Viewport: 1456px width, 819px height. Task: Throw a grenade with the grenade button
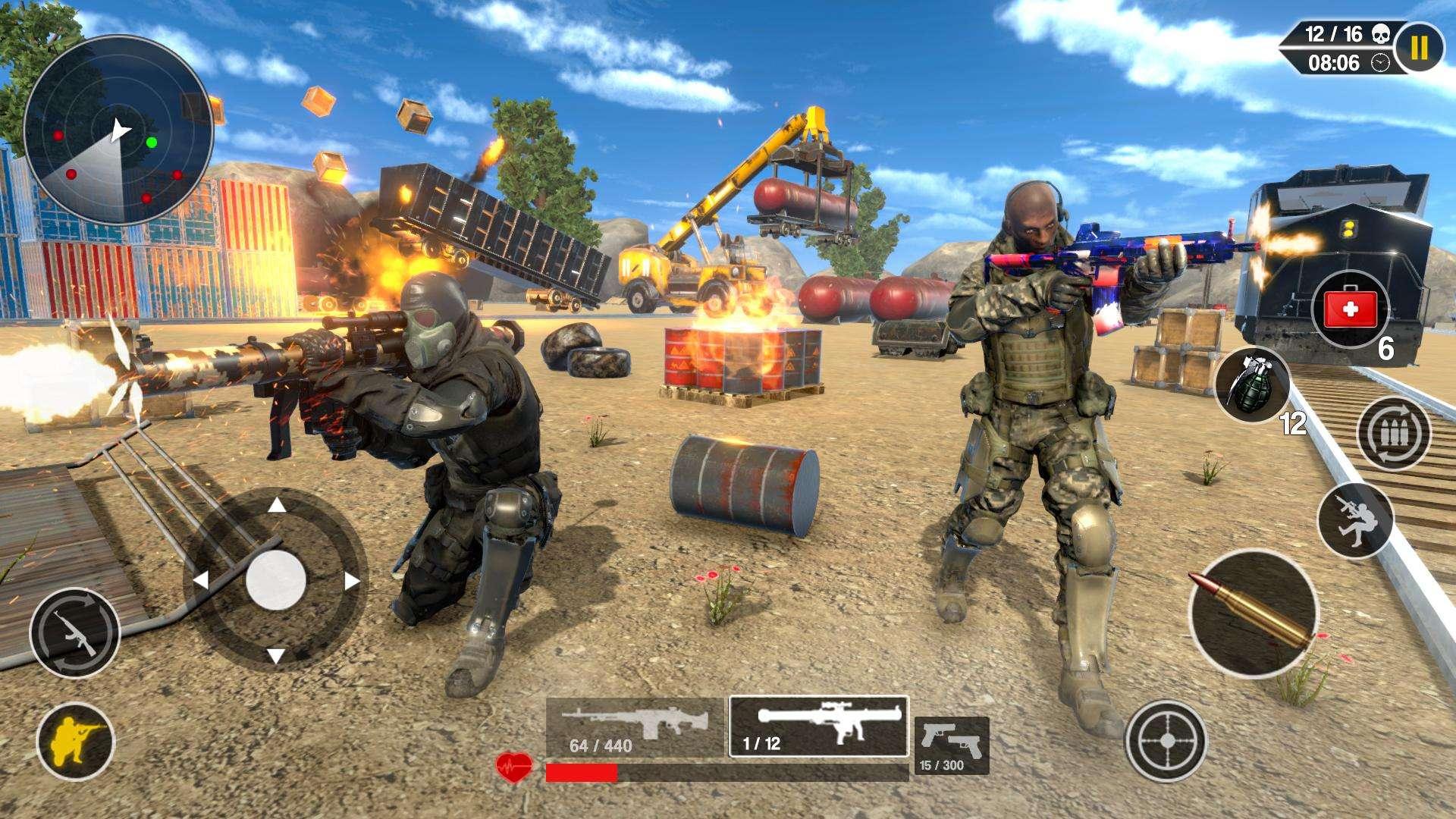1253,386
